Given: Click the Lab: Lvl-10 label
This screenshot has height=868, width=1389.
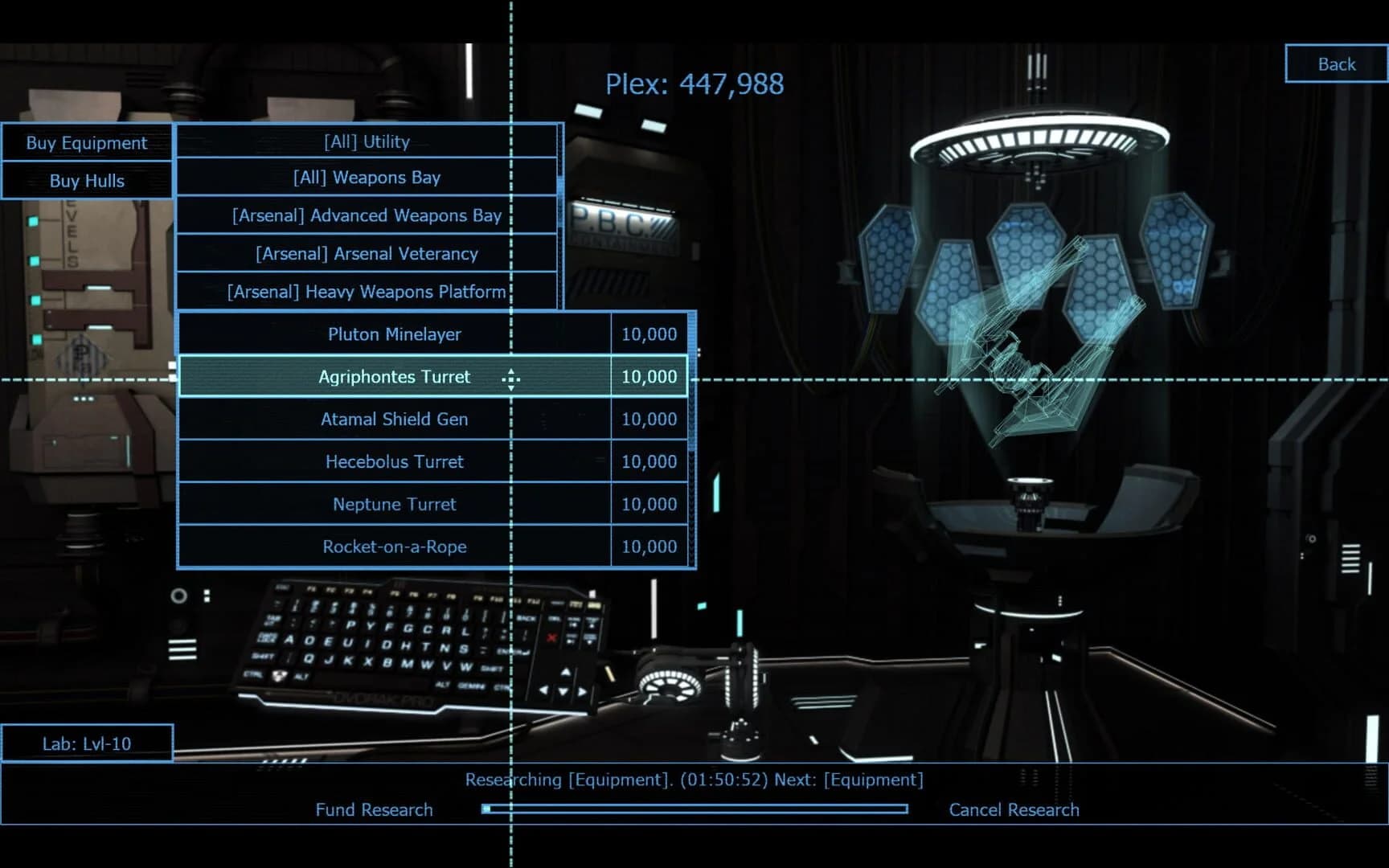Looking at the screenshot, I should (88, 743).
